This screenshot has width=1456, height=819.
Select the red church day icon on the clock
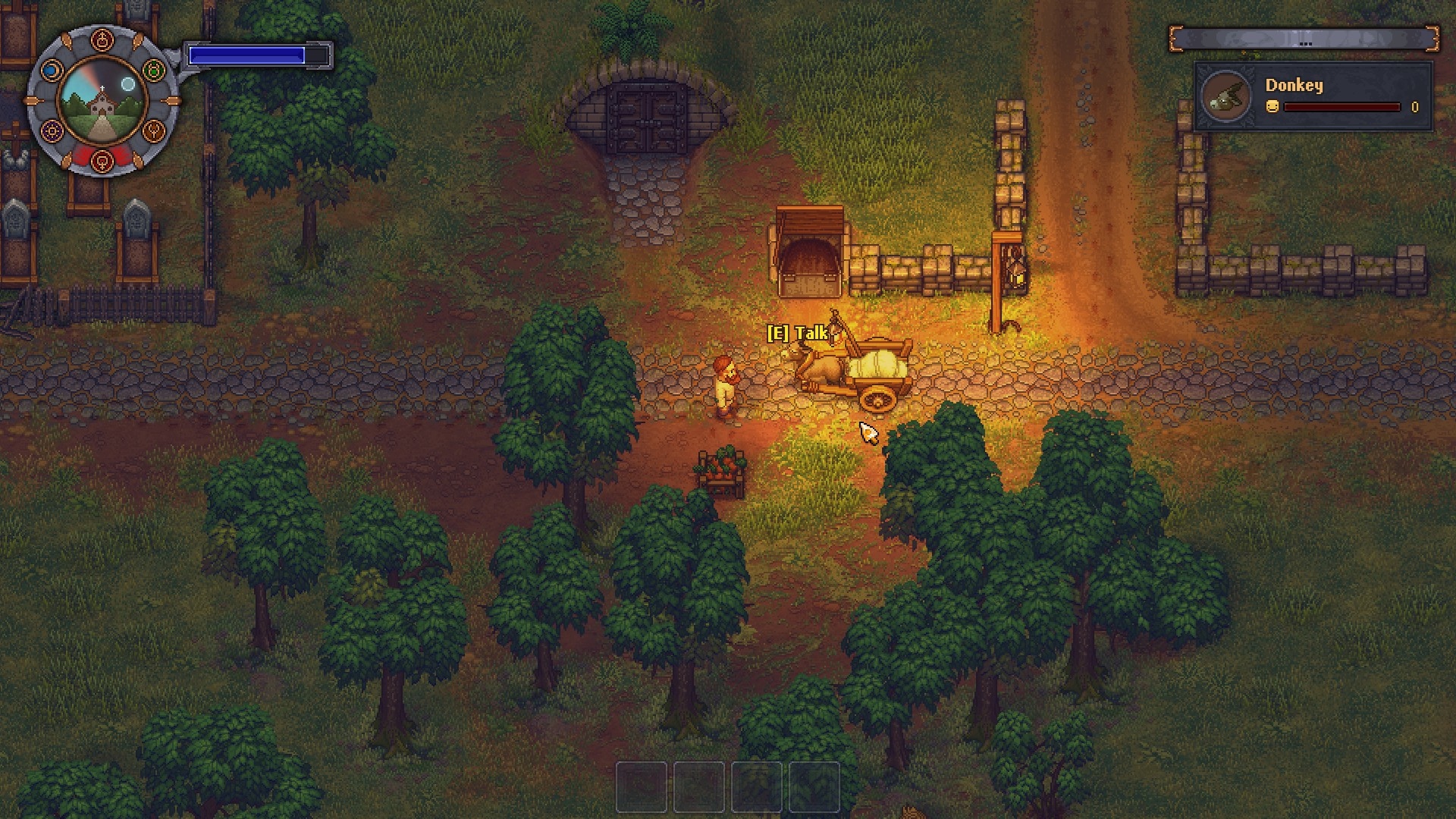(x=102, y=39)
